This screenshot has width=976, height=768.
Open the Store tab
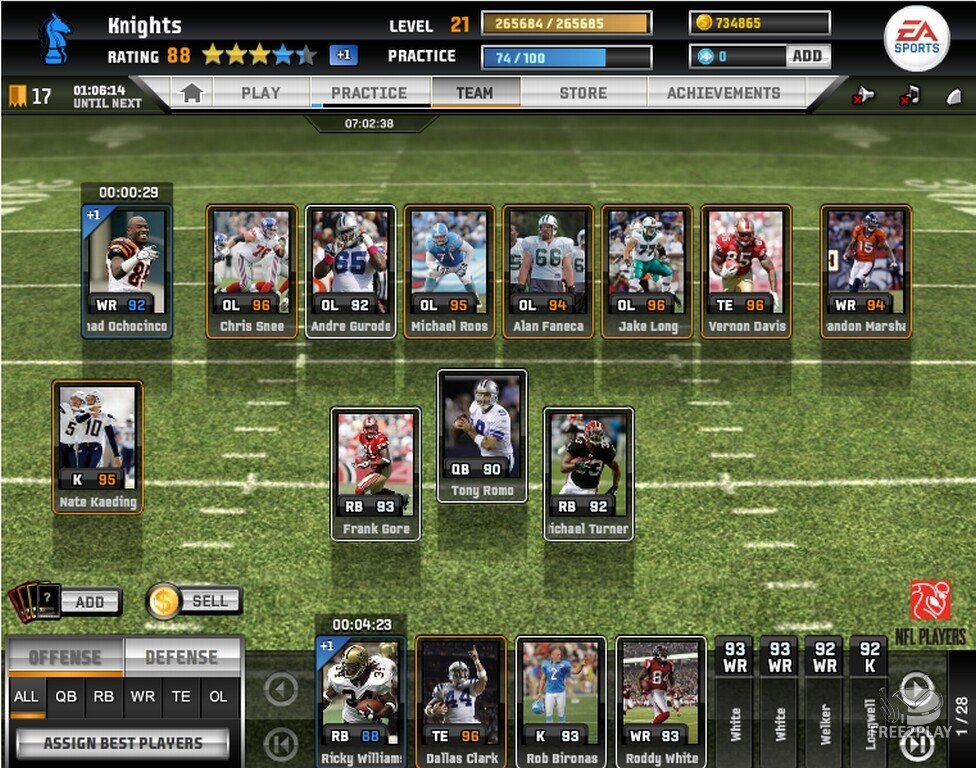583,93
